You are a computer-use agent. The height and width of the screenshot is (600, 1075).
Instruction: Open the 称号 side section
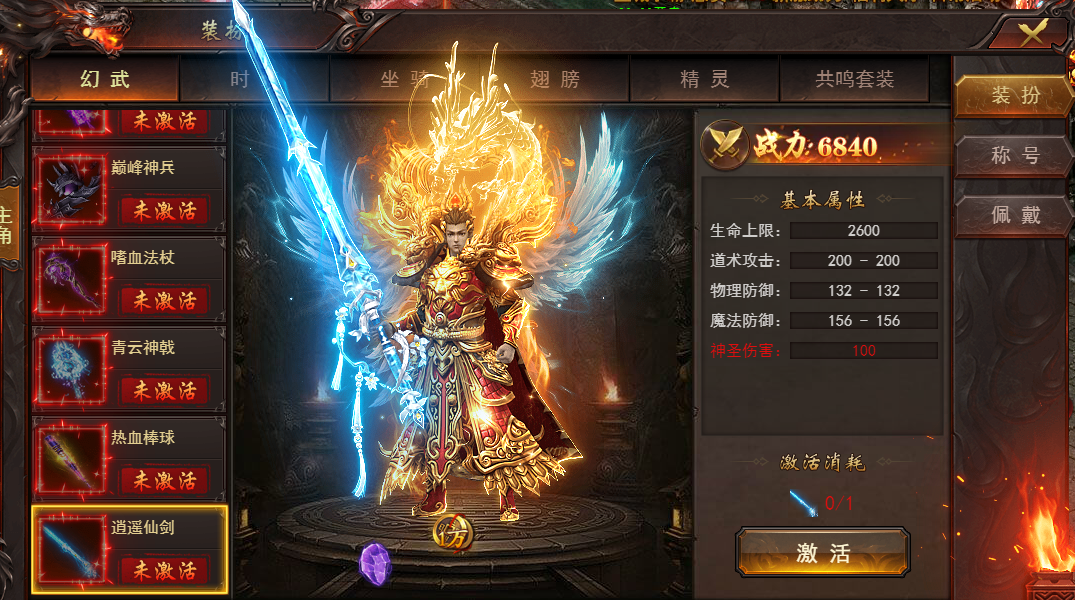(x=1015, y=156)
